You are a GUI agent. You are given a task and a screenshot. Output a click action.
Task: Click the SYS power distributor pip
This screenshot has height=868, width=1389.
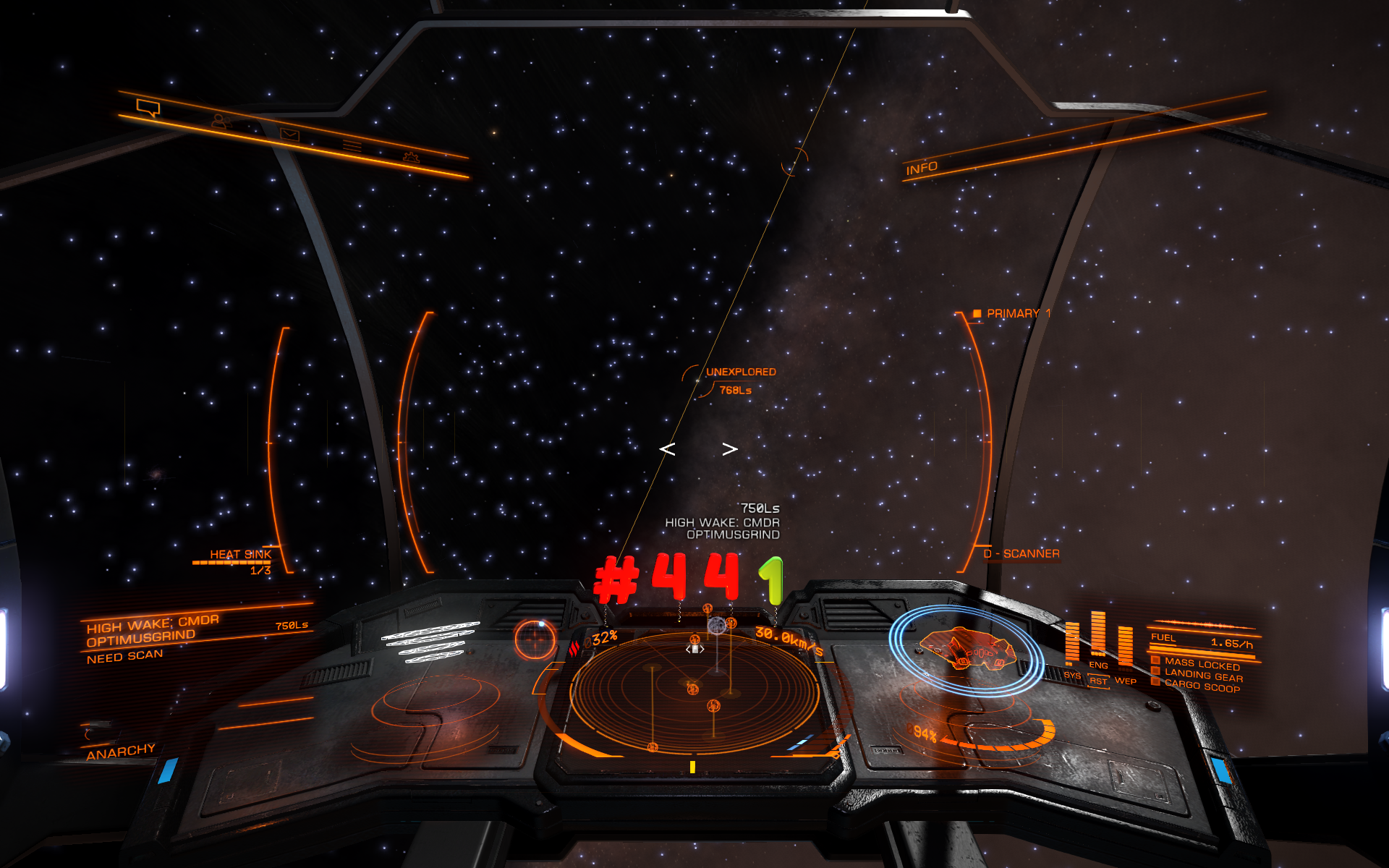click(x=1072, y=644)
